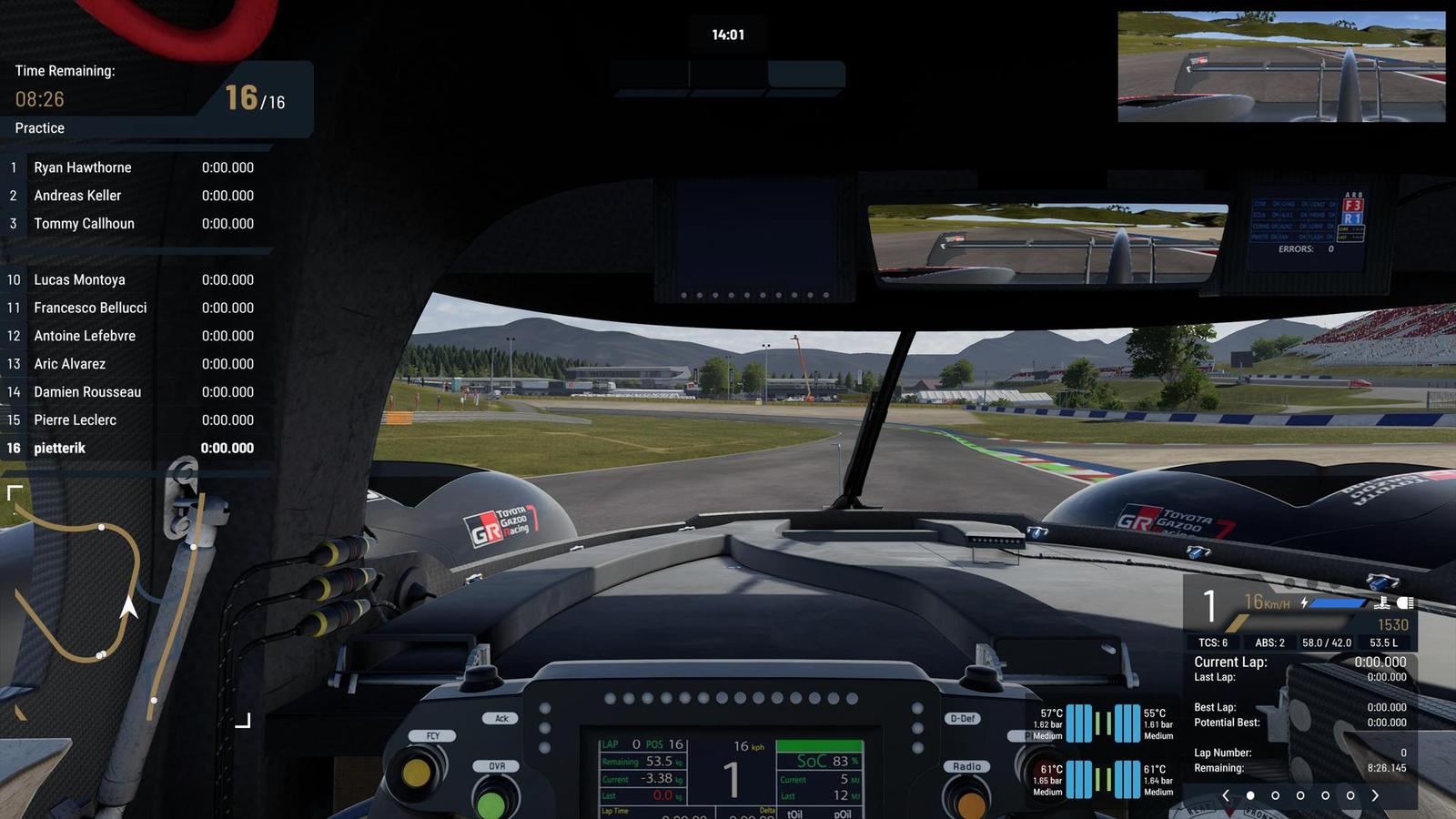Select the TCS: 6 indicator
The width and height of the screenshot is (1456, 819).
pyautogui.click(x=1213, y=642)
